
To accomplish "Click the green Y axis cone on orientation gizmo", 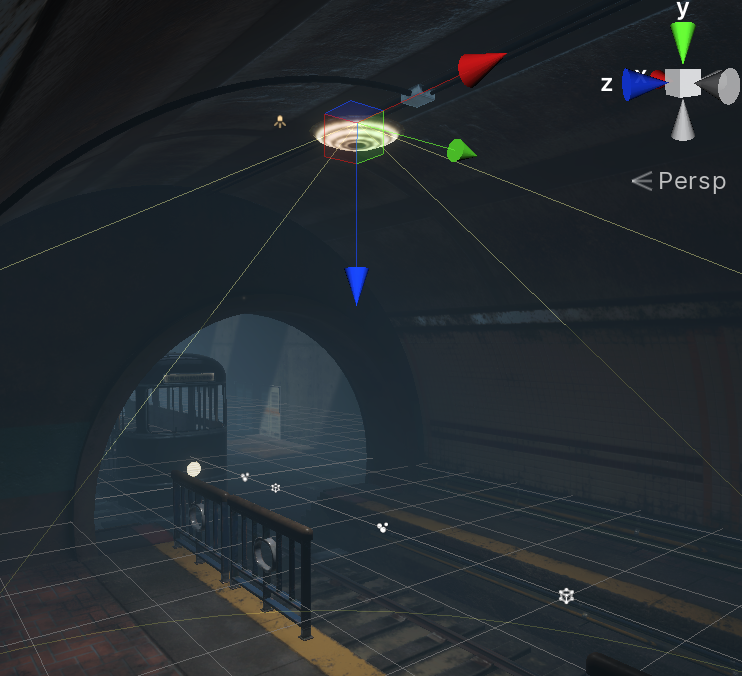I will pyautogui.click(x=683, y=43).
